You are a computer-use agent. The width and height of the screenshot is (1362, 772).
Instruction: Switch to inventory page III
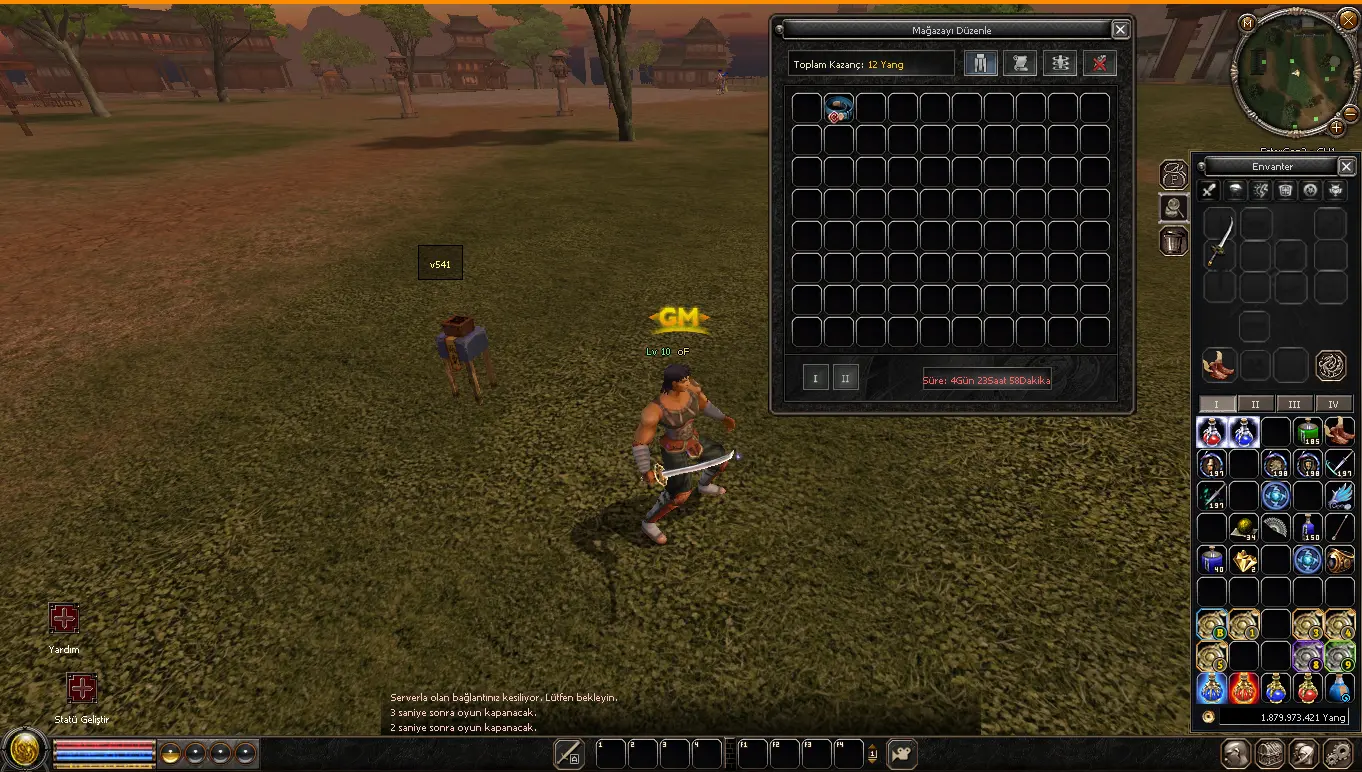click(x=1294, y=404)
